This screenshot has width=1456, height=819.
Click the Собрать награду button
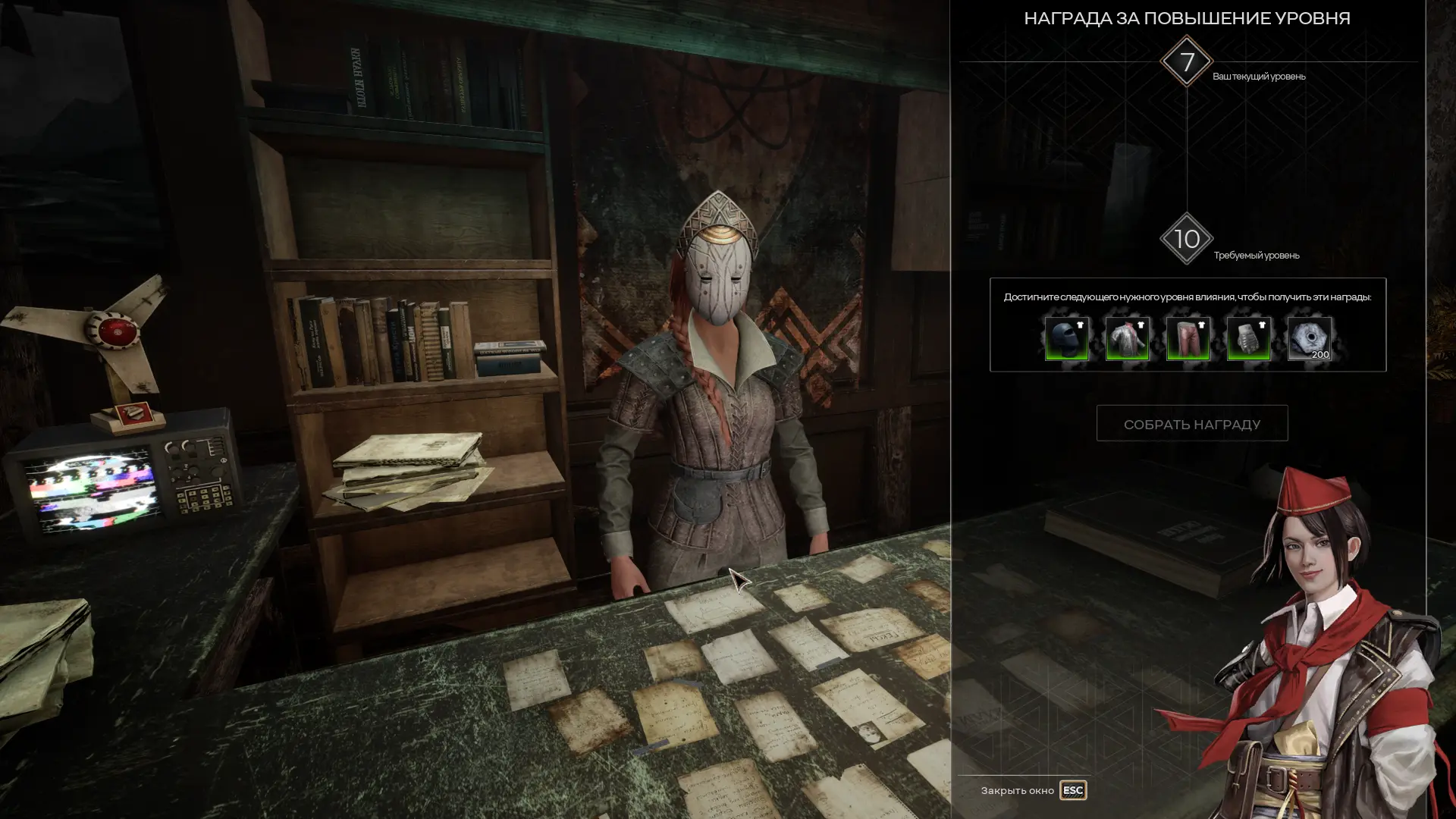[x=1191, y=423]
